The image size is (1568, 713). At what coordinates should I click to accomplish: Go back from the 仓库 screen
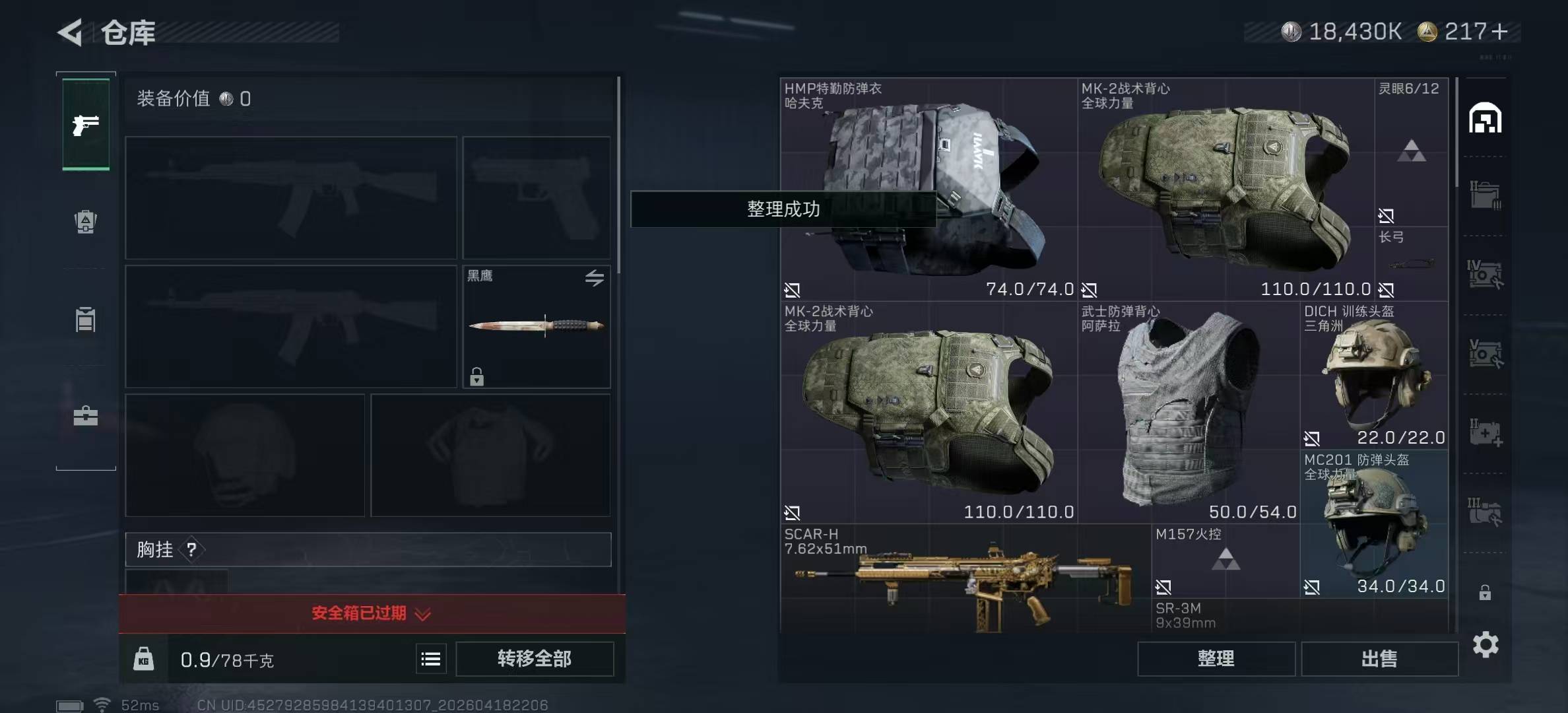point(71,32)
